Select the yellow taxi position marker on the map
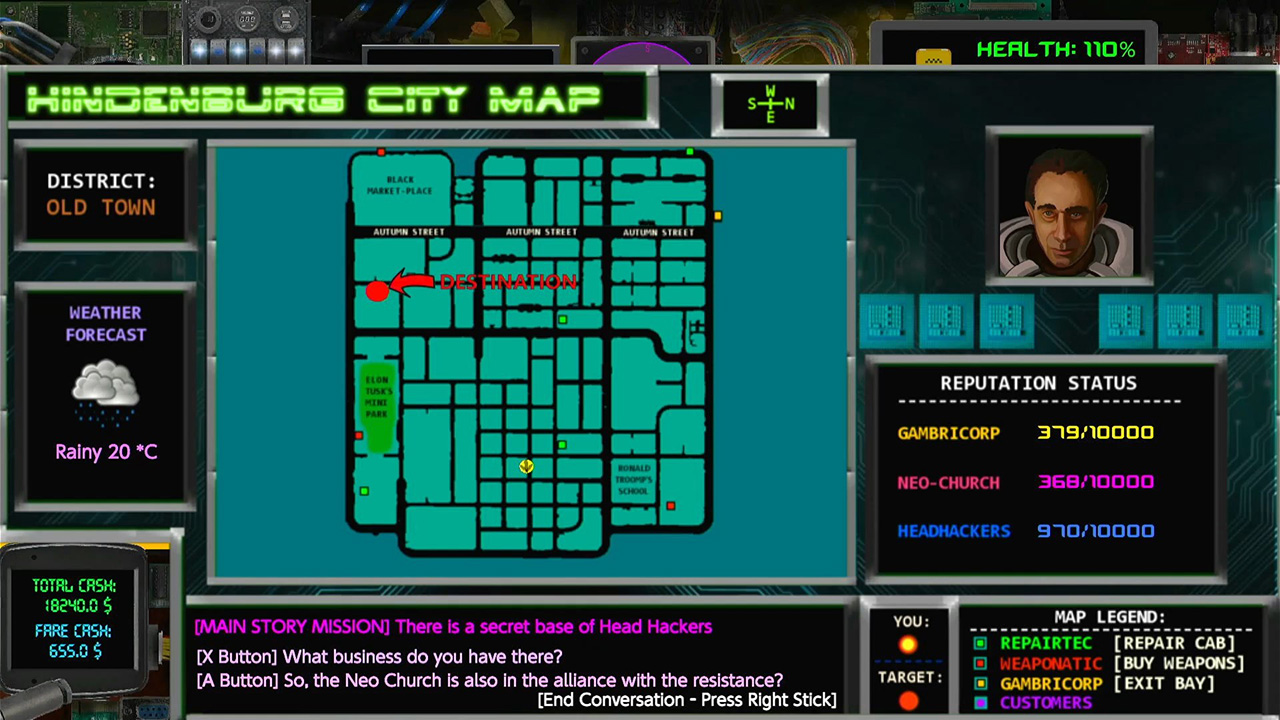This screenshot has width=1280, height=720. tap(526, 467)
